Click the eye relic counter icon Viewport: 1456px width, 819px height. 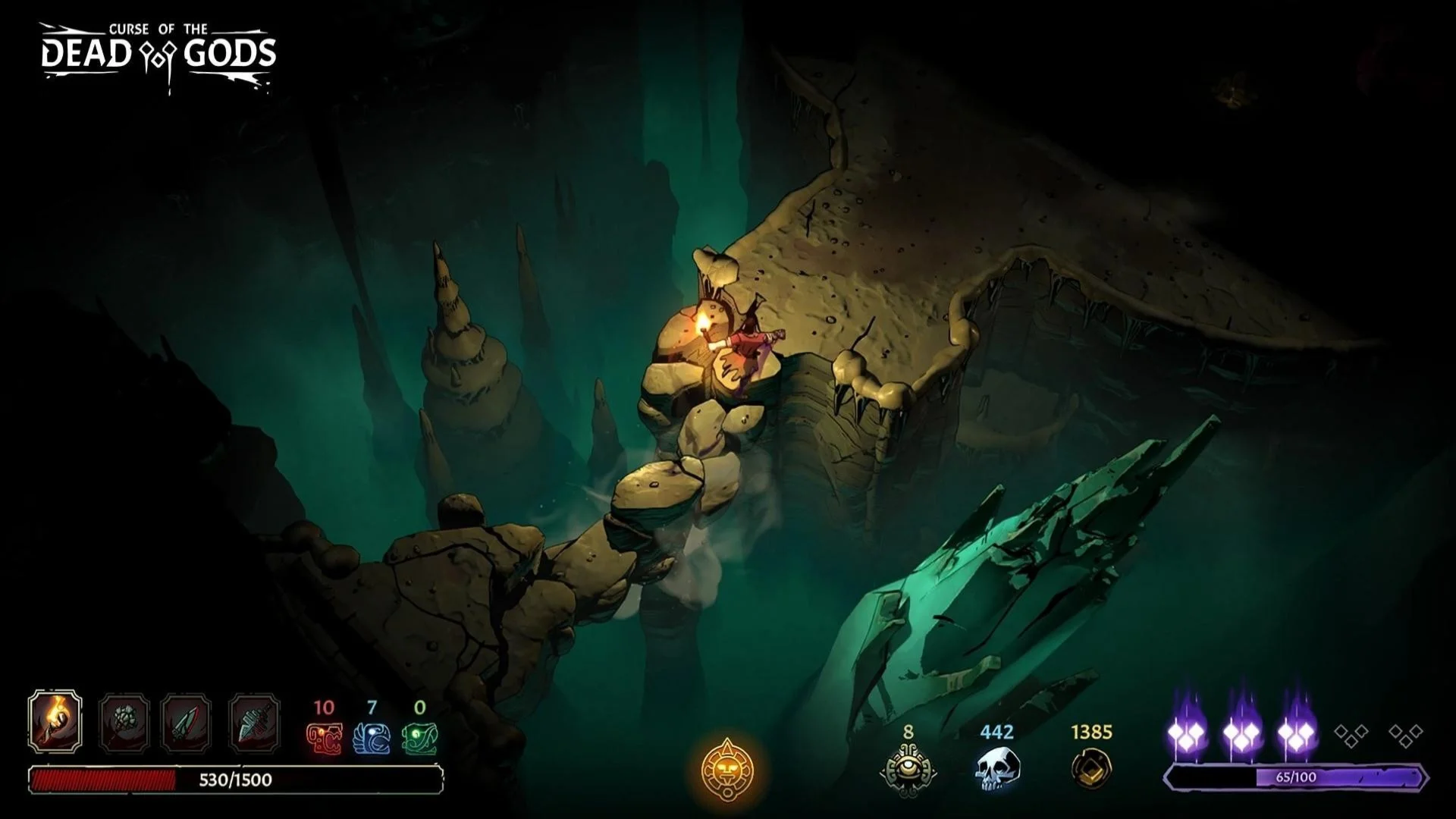coord(908,769)
